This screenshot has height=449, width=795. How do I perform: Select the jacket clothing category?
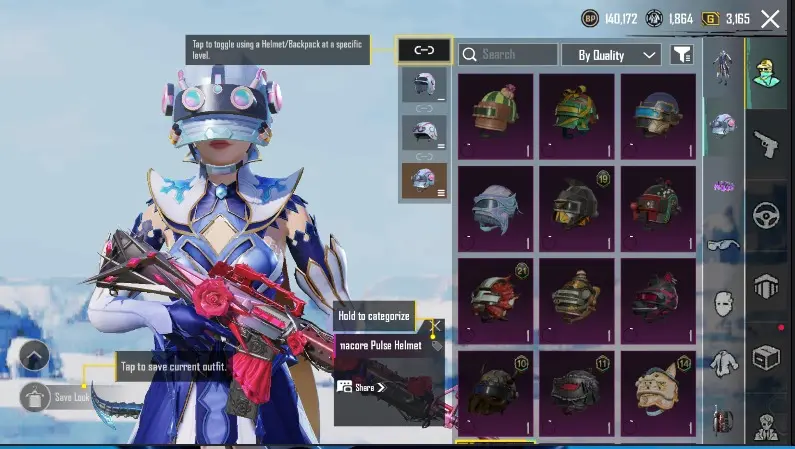[720, 361]
